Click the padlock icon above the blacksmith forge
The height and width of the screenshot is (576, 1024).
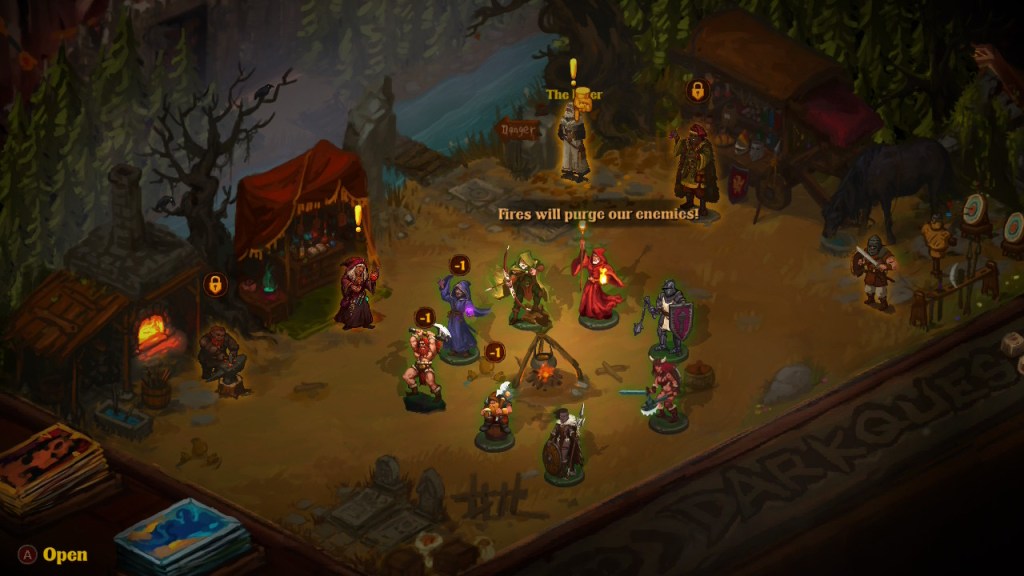(x=213, y=285)
